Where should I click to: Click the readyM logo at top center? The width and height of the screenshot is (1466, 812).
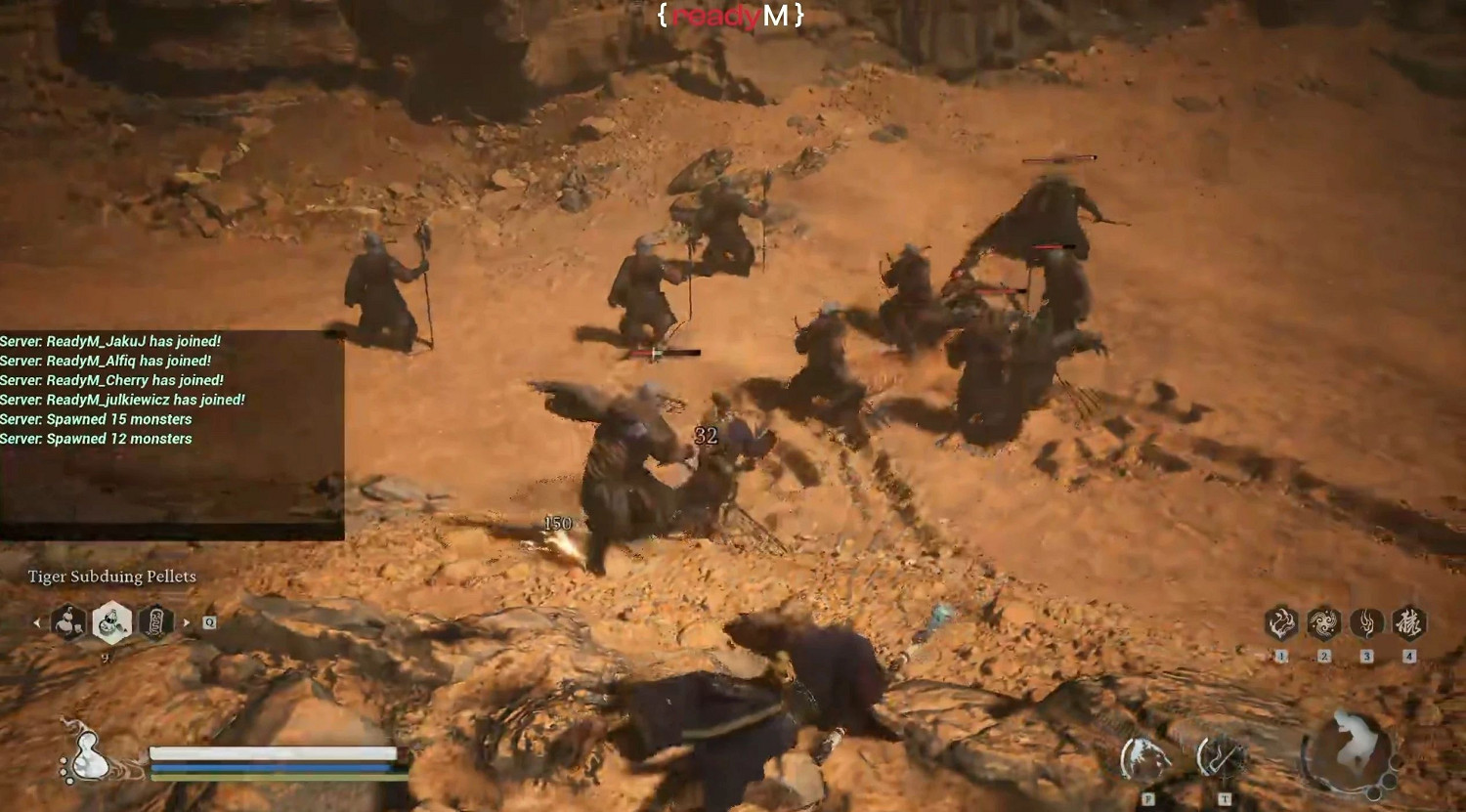click(732, 16)
